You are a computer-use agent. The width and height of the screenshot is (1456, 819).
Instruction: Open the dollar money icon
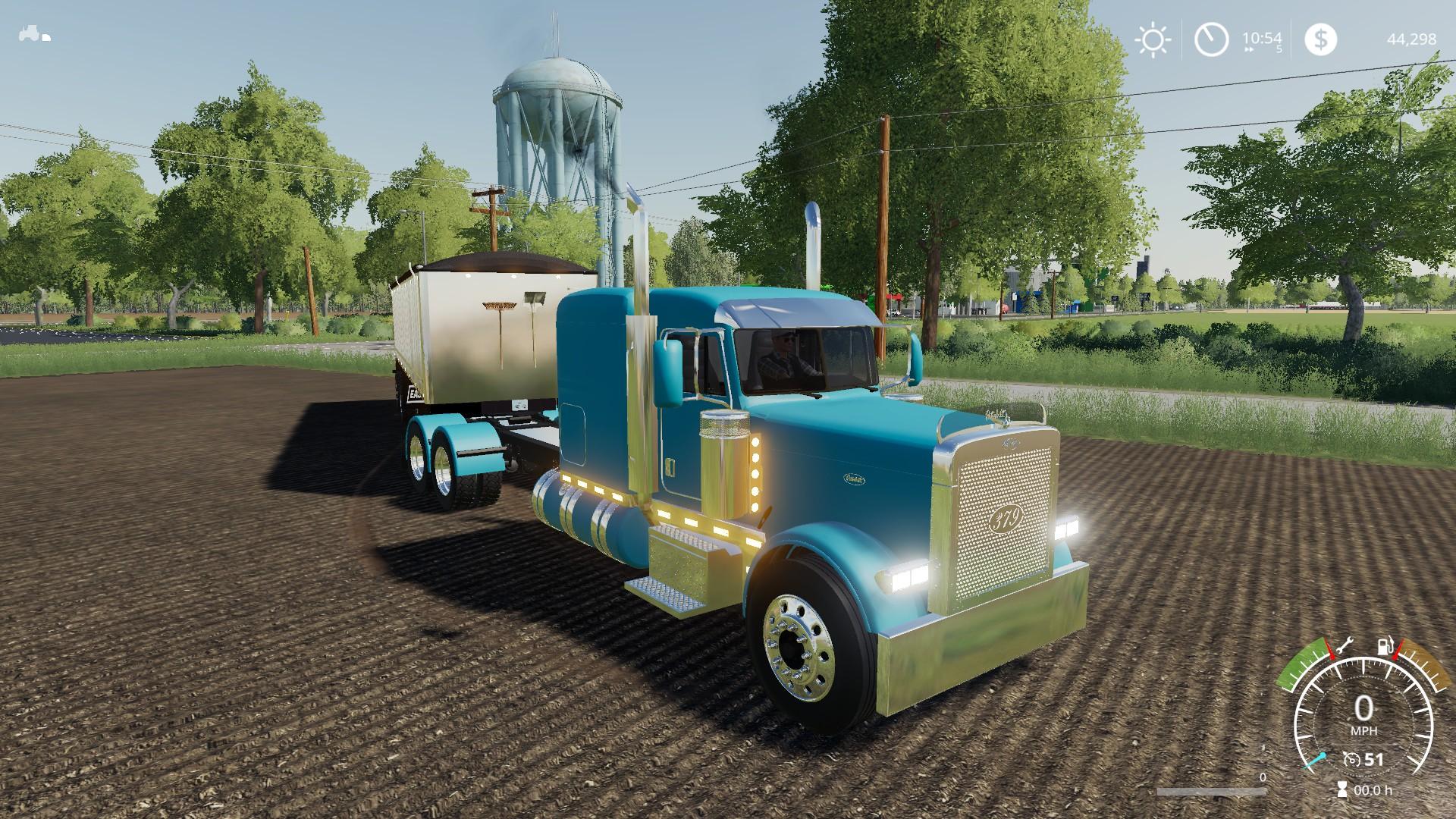coord(1320,39)
